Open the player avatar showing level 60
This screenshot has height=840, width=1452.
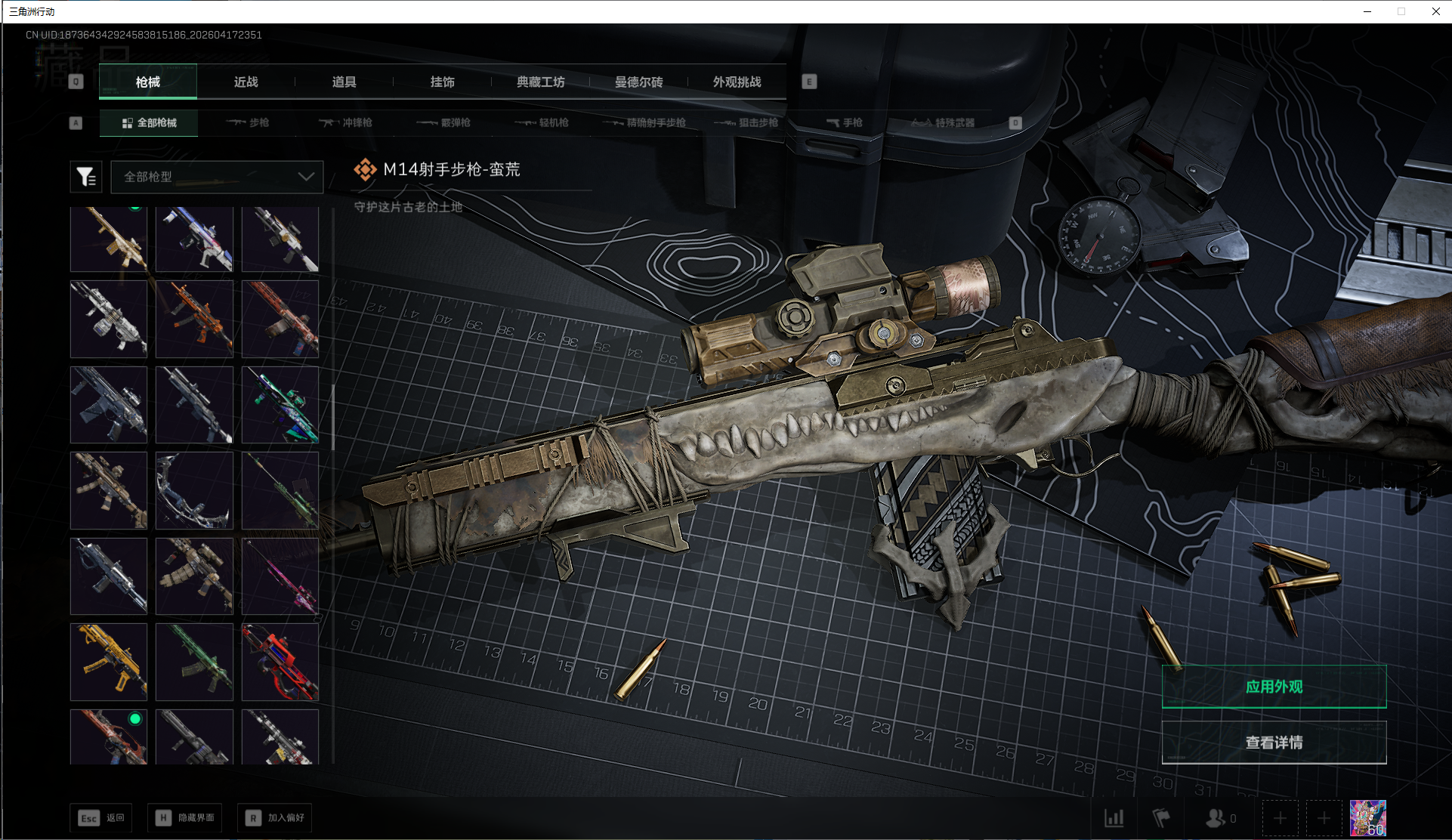pos(1367,818)
